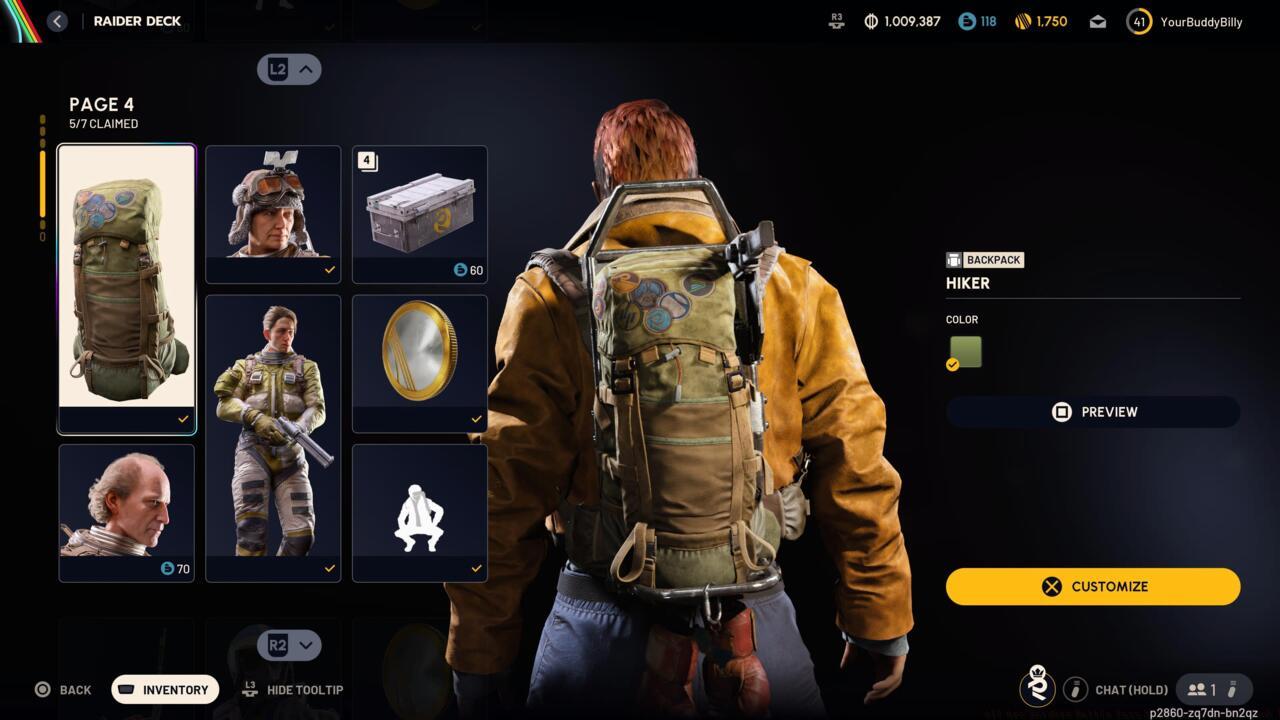Click the gold ticket currency icon showing 1,750

1022,20
